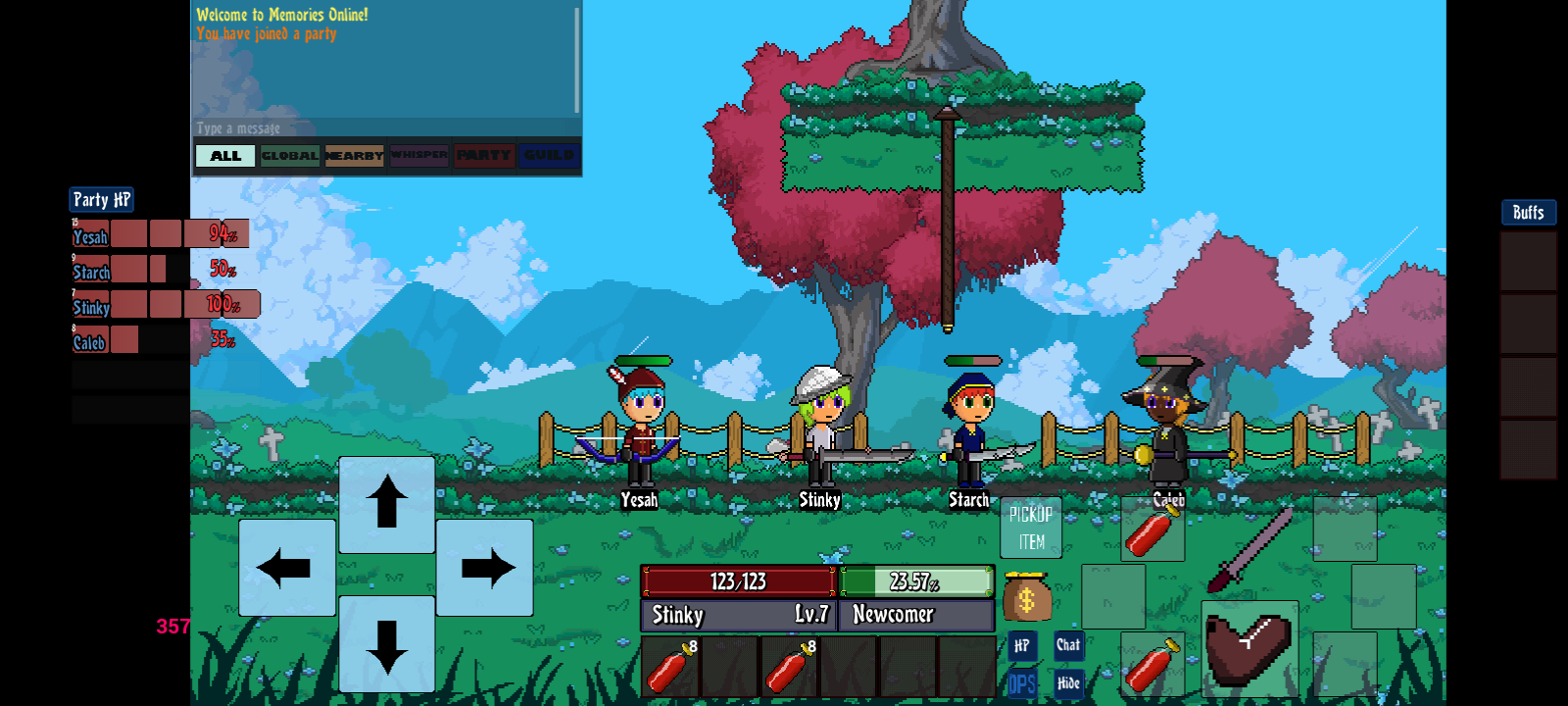This screenshot has width=1568, height=706.
Task: Select the ALL chat tab
Action: pyautogui.click(x=225, y=156)
